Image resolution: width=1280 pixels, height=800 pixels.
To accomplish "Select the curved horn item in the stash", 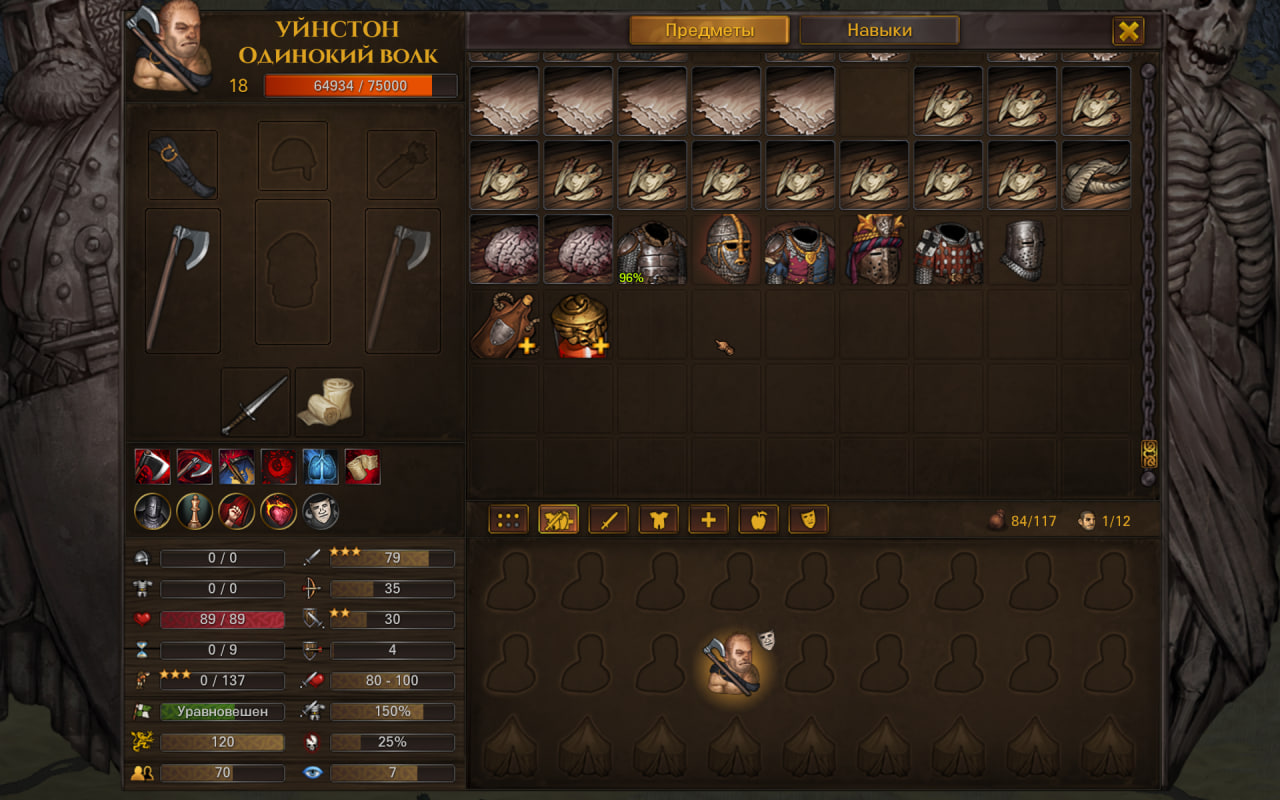I will coord(1096,175).
